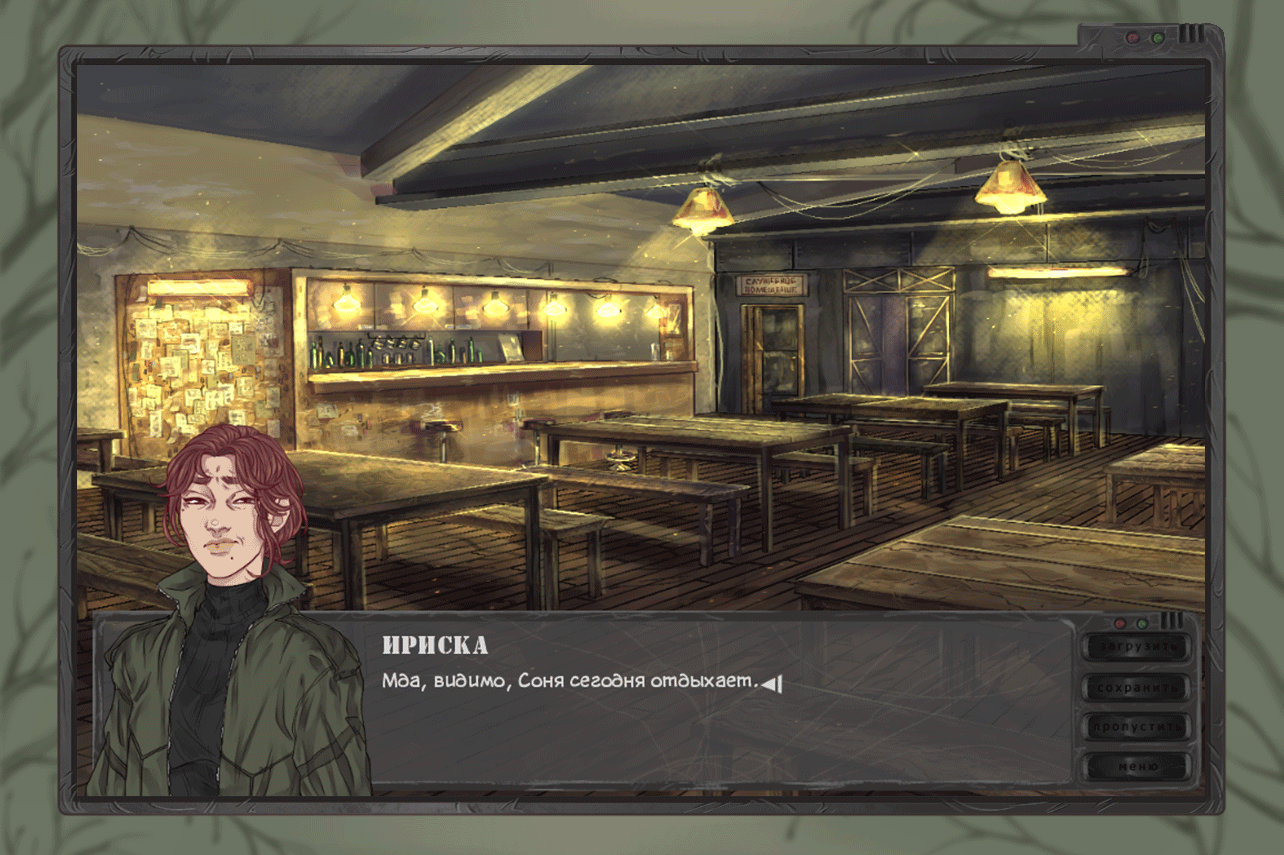Image resolution: width=1284 pixels, height=855 pixels.
Task: Skip dialogue using «пропустить»
Action: (x=1137, y=727)
